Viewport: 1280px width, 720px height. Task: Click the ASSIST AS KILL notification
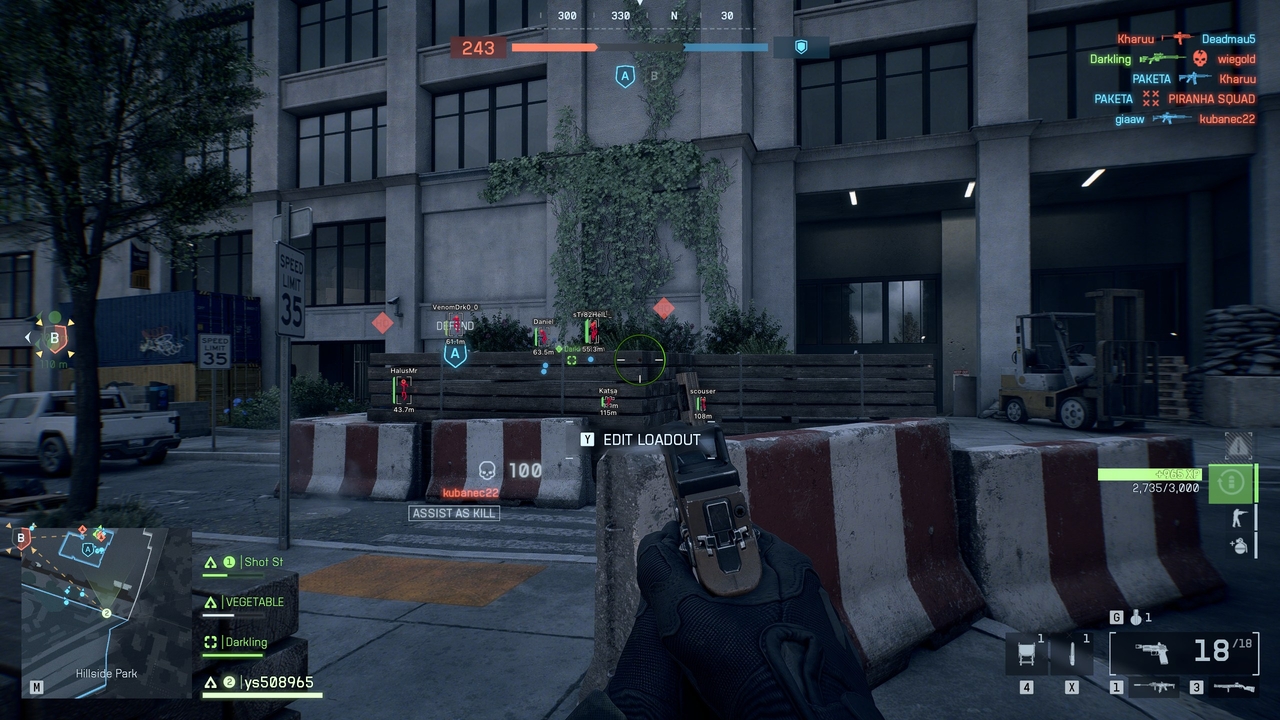coord(454,512)
